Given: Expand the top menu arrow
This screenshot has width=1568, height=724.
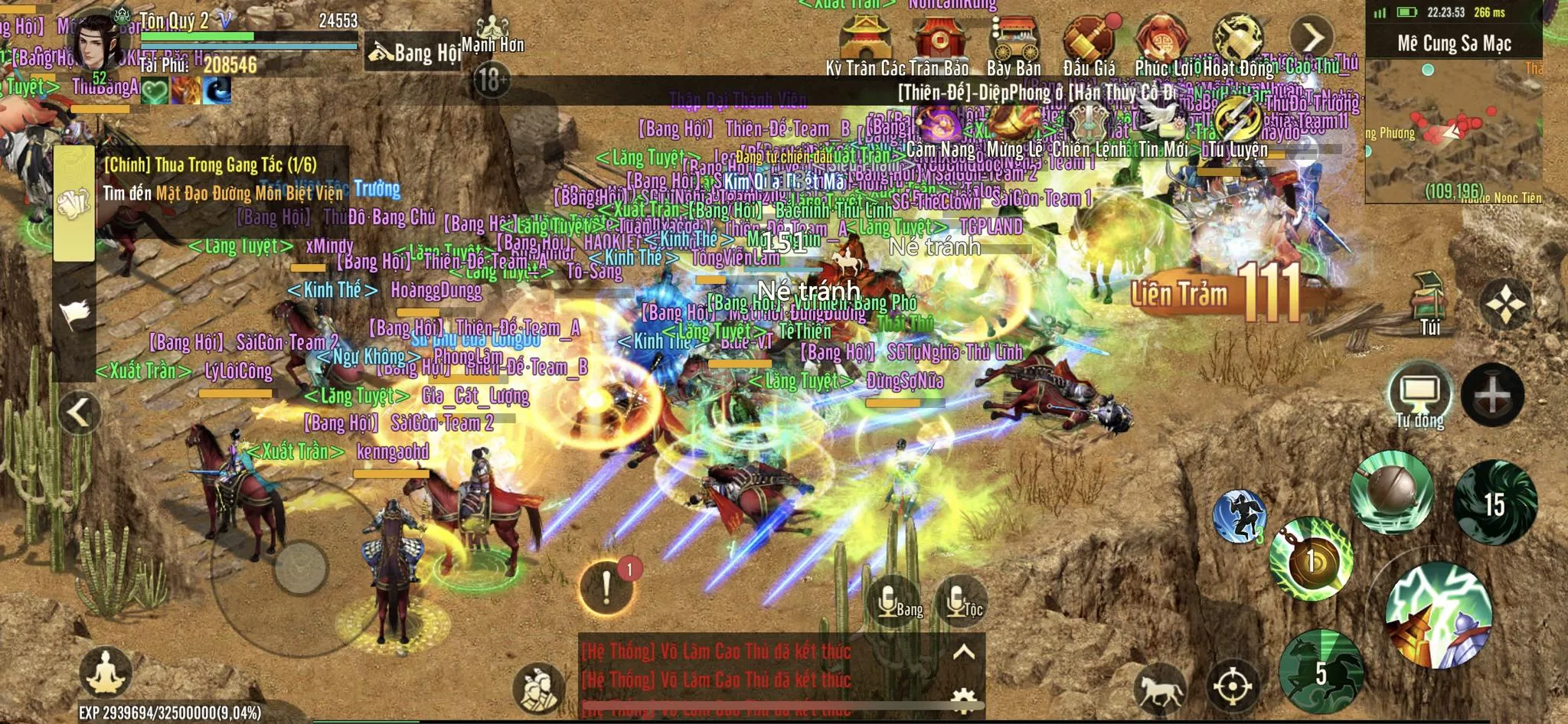Looking at the screenshot, I should pyautogui.click(x=1311, y=36).
